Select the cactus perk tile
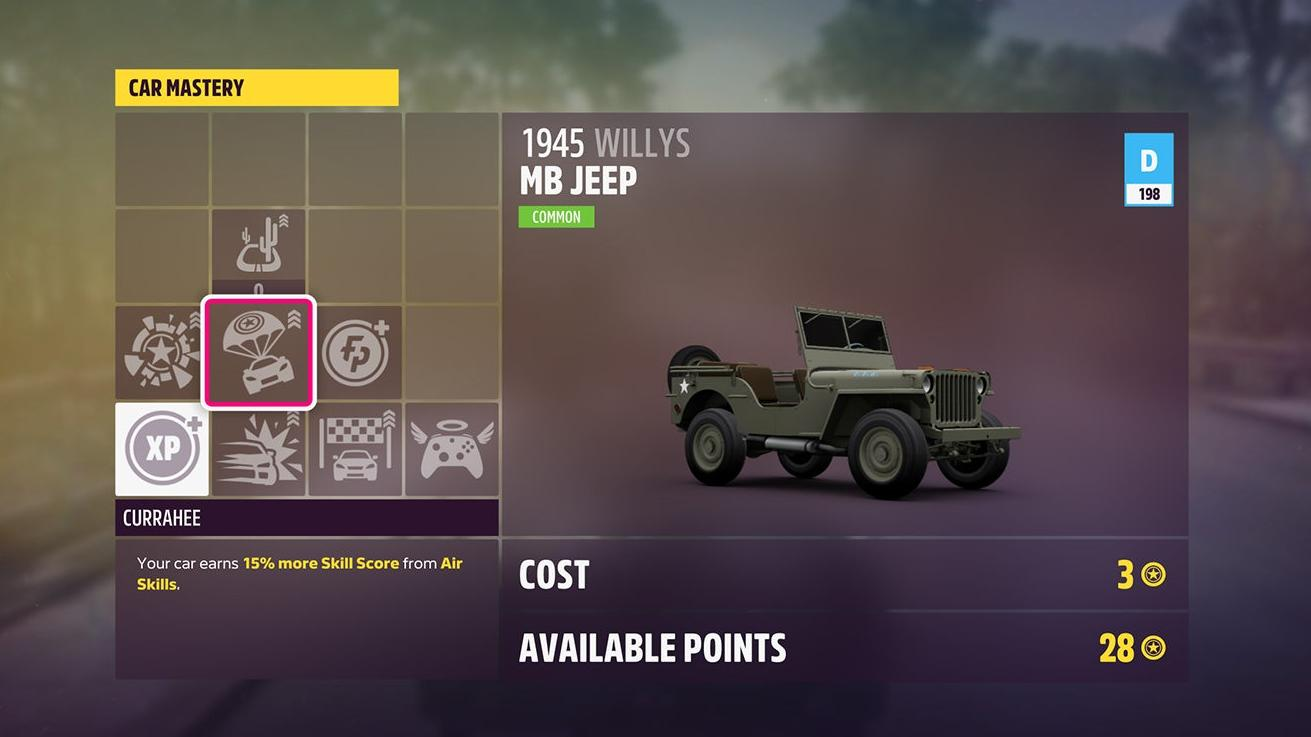The image size is (1311, 737). pos(259,248)
